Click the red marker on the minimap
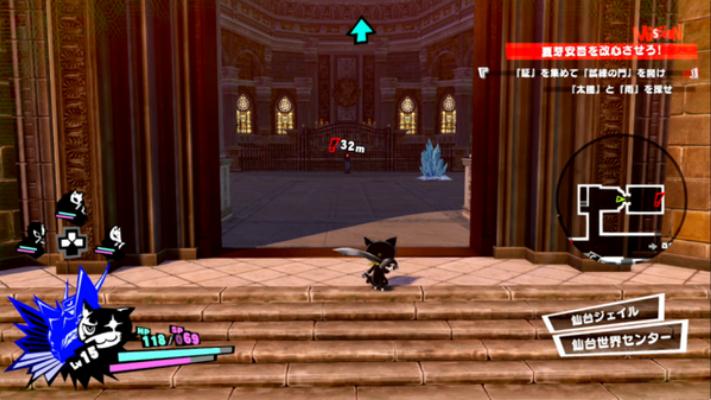Viewport: 711px width, 400px height. [x=660, y=198]
